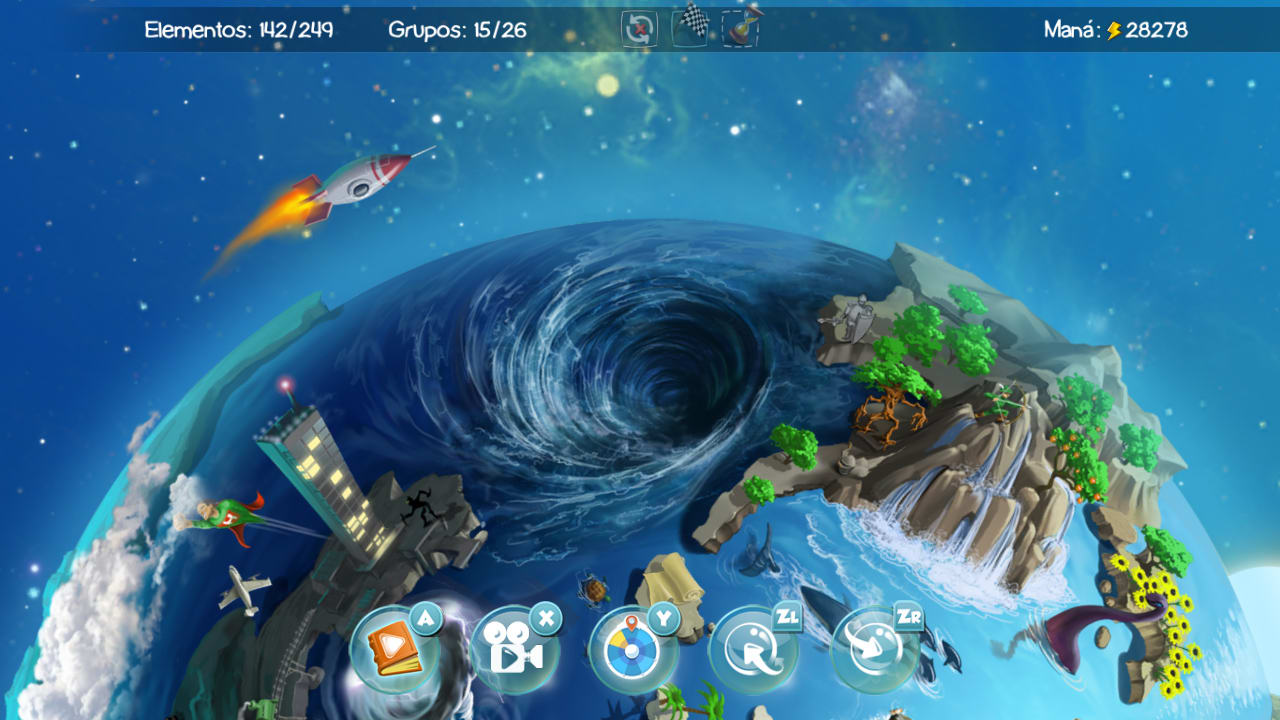Image resolution: width=1280 pixels, height=720 pixels.
Task: Open the checkered flag quests icon
Action: click(x=688, y=26)
